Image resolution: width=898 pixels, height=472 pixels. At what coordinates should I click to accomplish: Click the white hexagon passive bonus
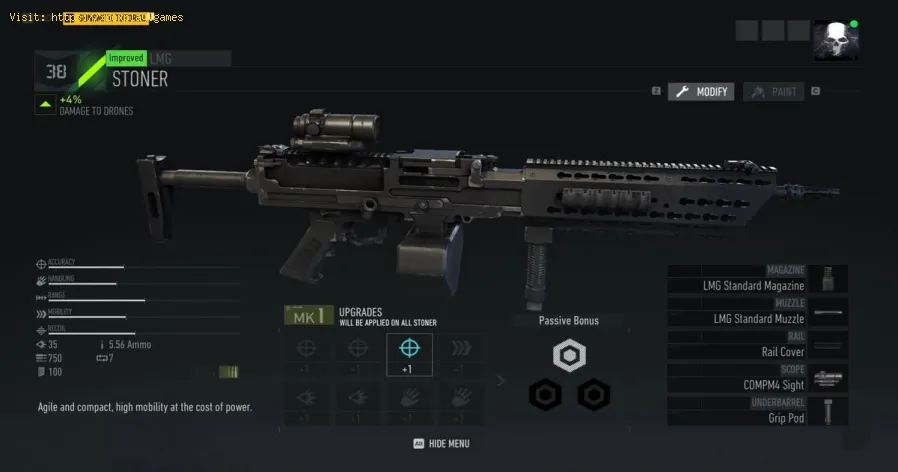point(569,355)
